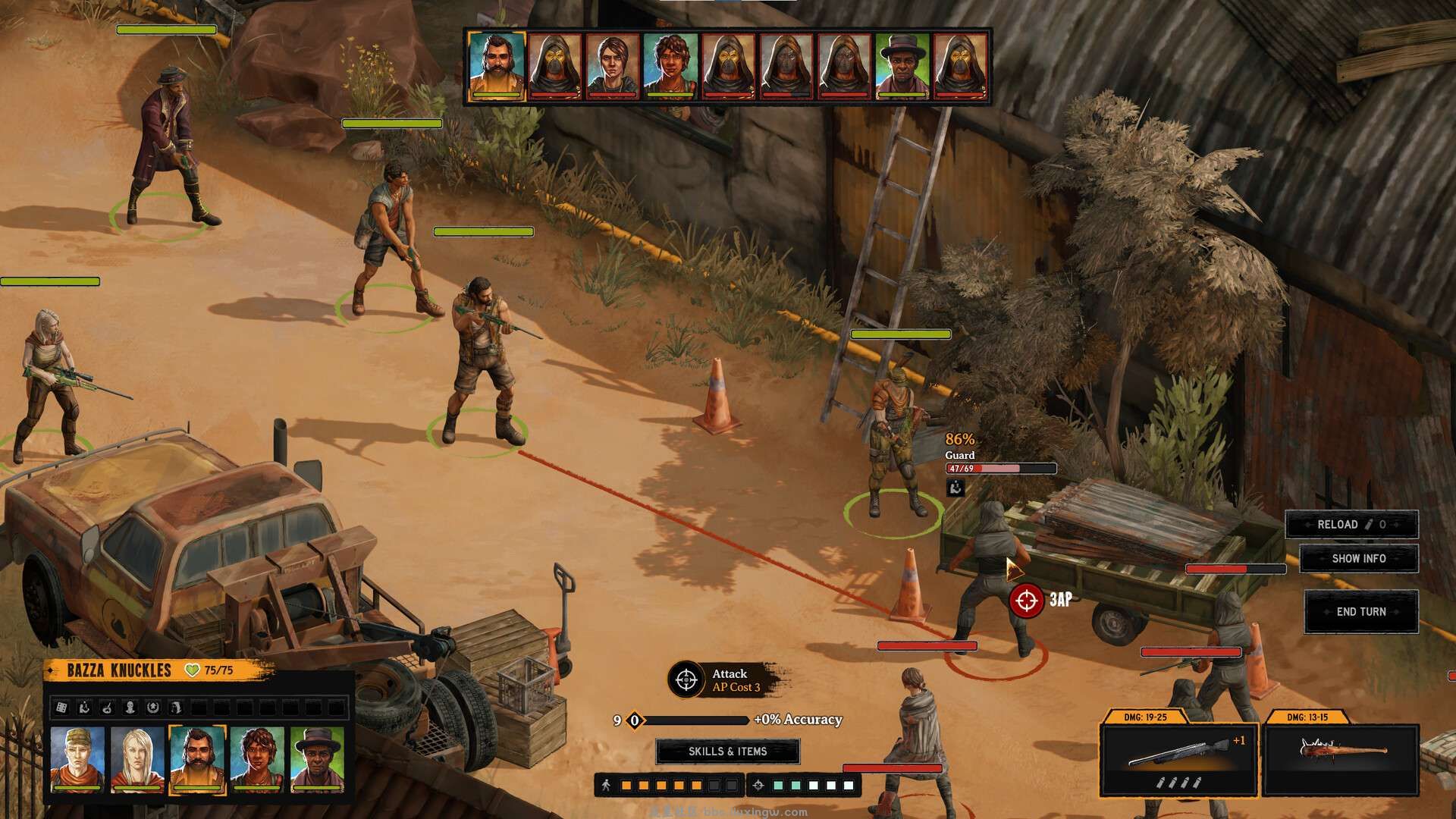Choose the Attack action crosshair icon

pyautogui.click(x=686, y=679)
